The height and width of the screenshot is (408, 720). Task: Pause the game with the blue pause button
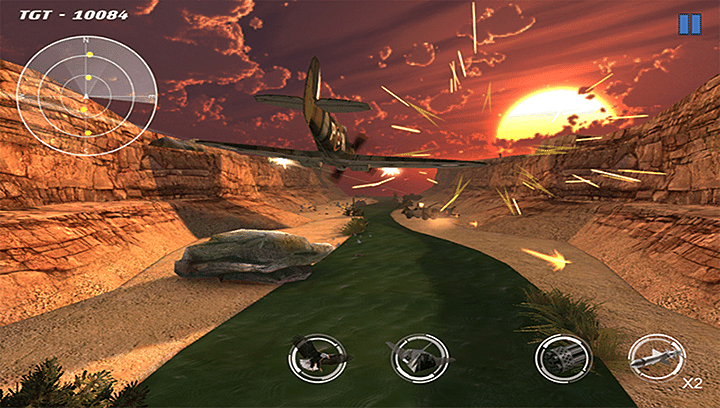690,24
